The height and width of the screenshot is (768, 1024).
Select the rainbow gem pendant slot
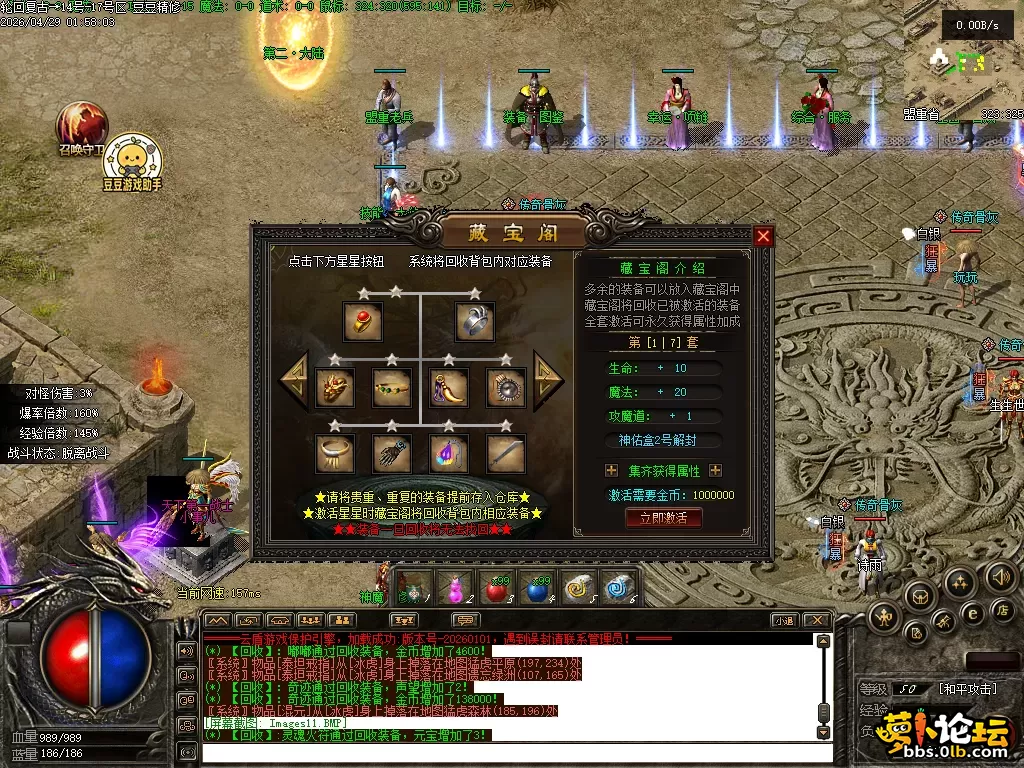449,453
